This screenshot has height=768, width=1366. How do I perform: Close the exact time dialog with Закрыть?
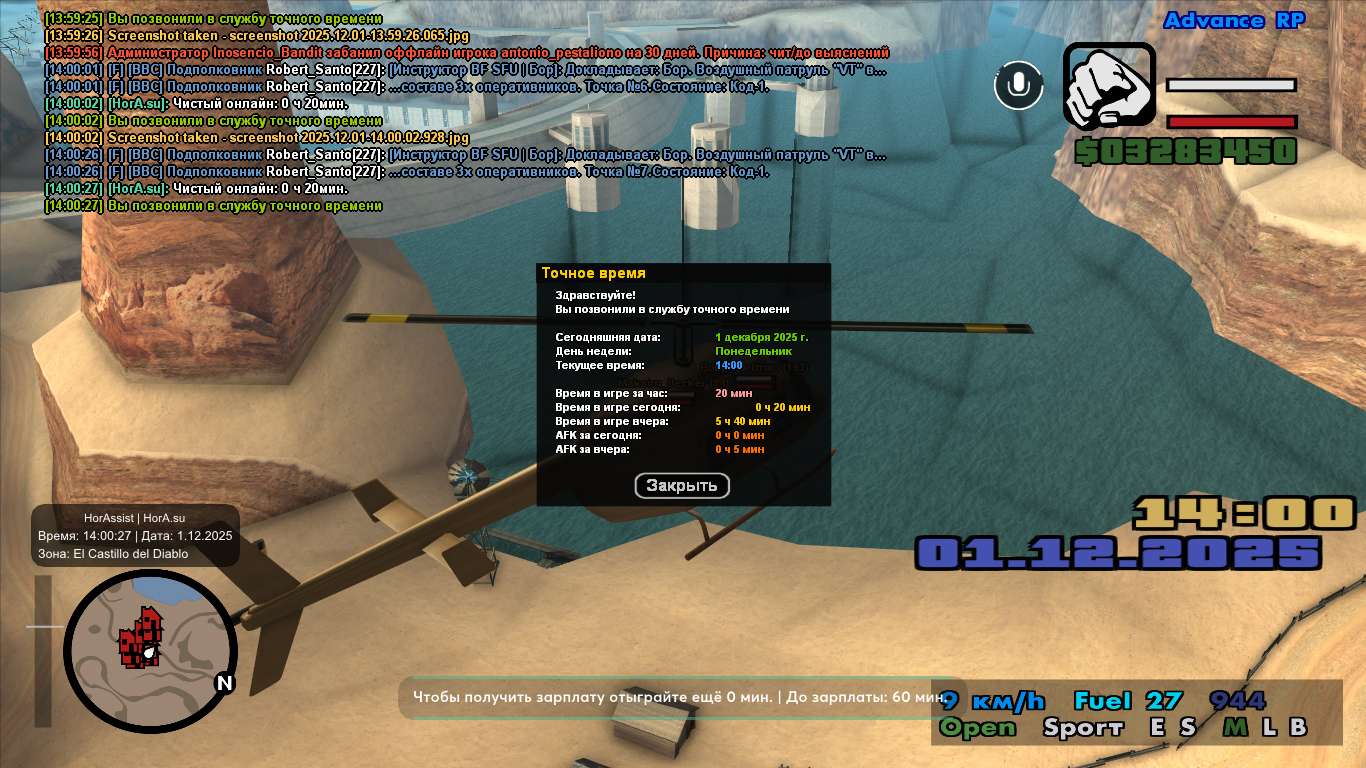point(682,486)
